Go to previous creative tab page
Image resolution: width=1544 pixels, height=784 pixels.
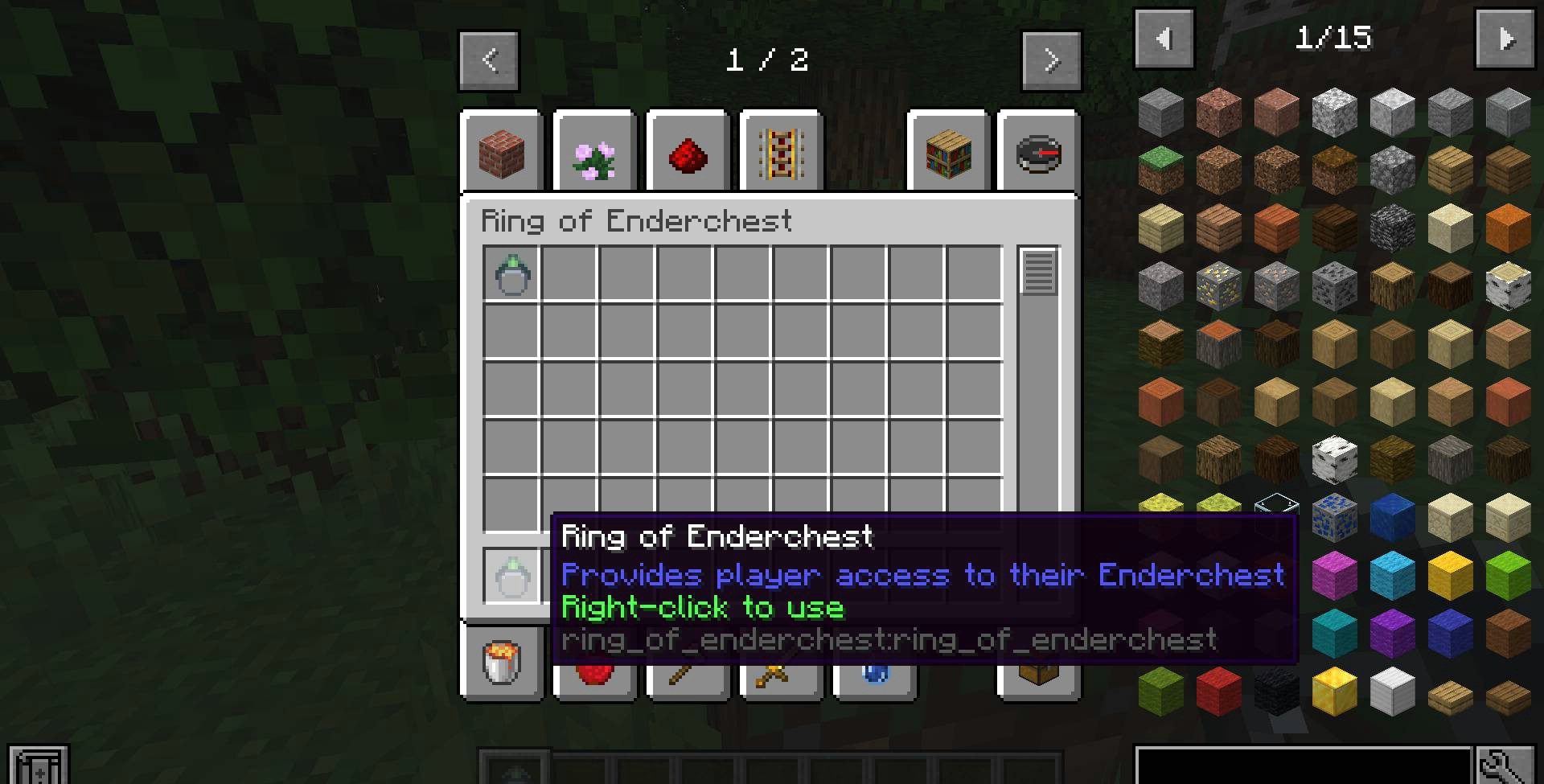(489, 60)
